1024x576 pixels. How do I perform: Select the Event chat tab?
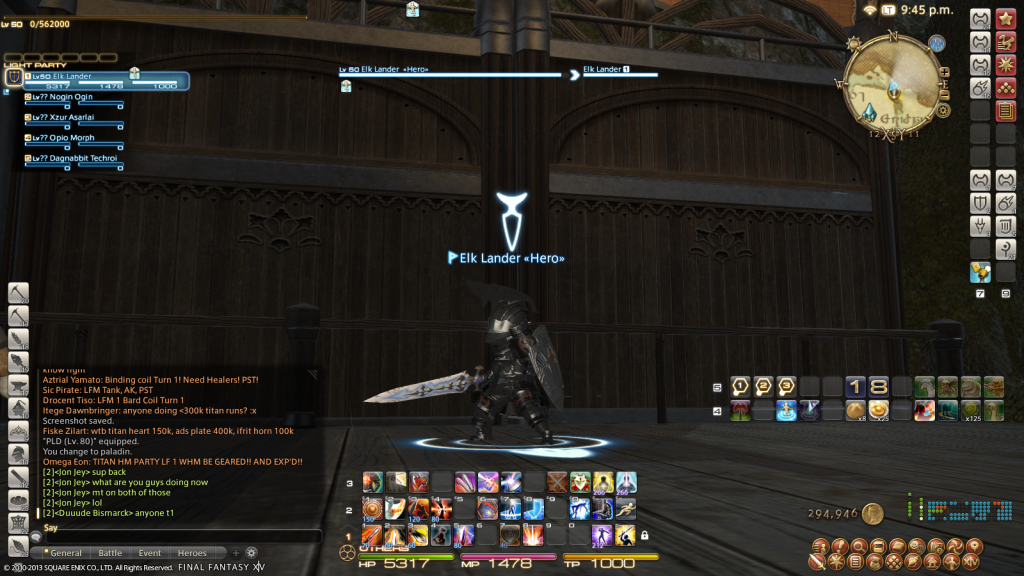pyautogui.click(x=150, y=553)
